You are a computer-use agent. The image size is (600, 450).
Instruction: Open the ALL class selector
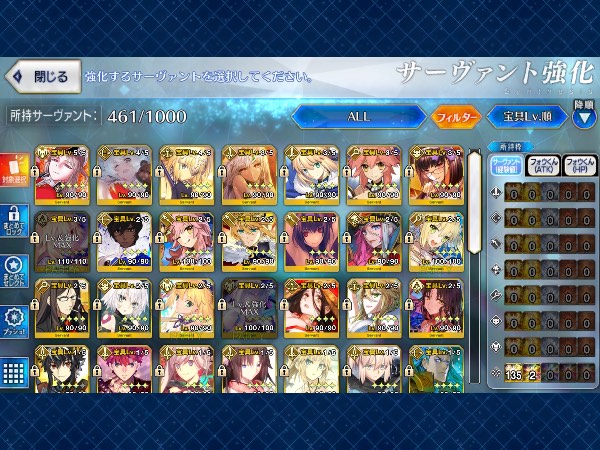click(358, 116)
